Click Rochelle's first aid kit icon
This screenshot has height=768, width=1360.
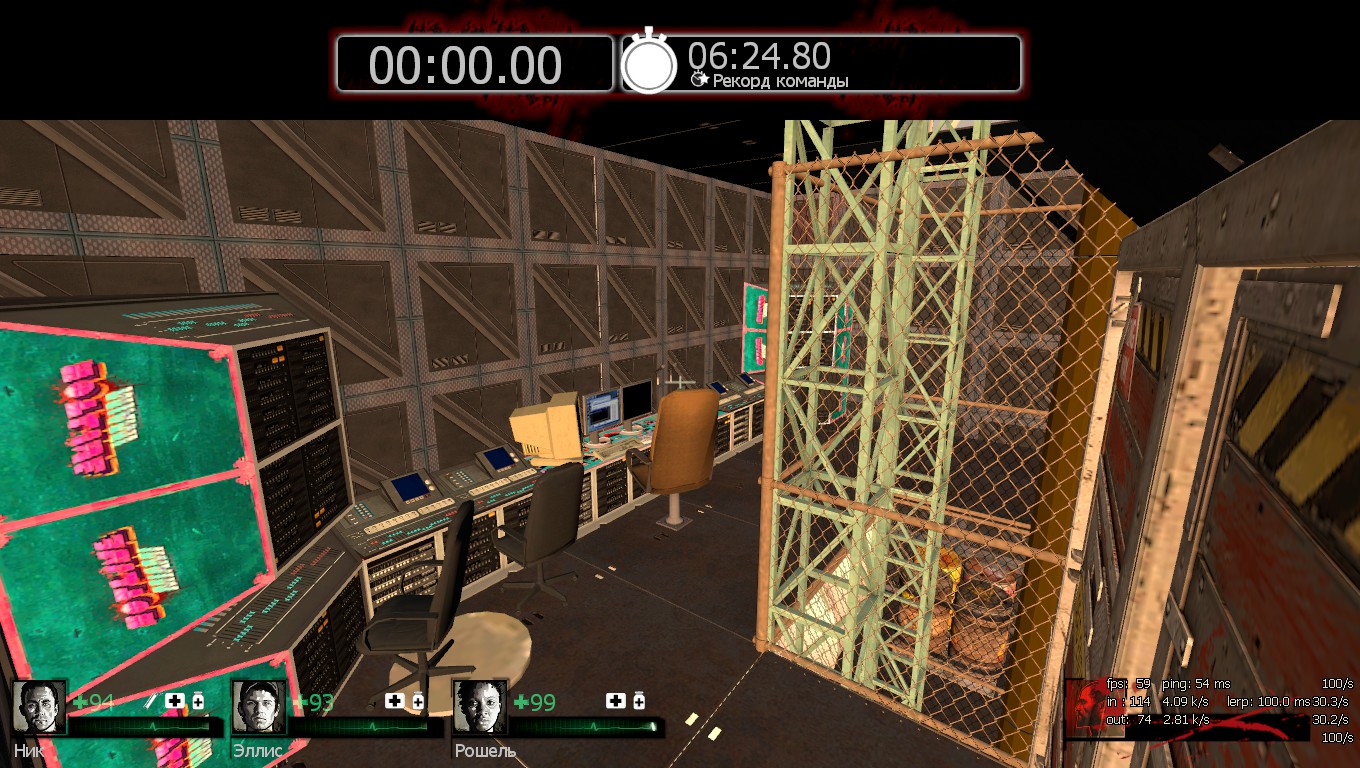(615, 701)
